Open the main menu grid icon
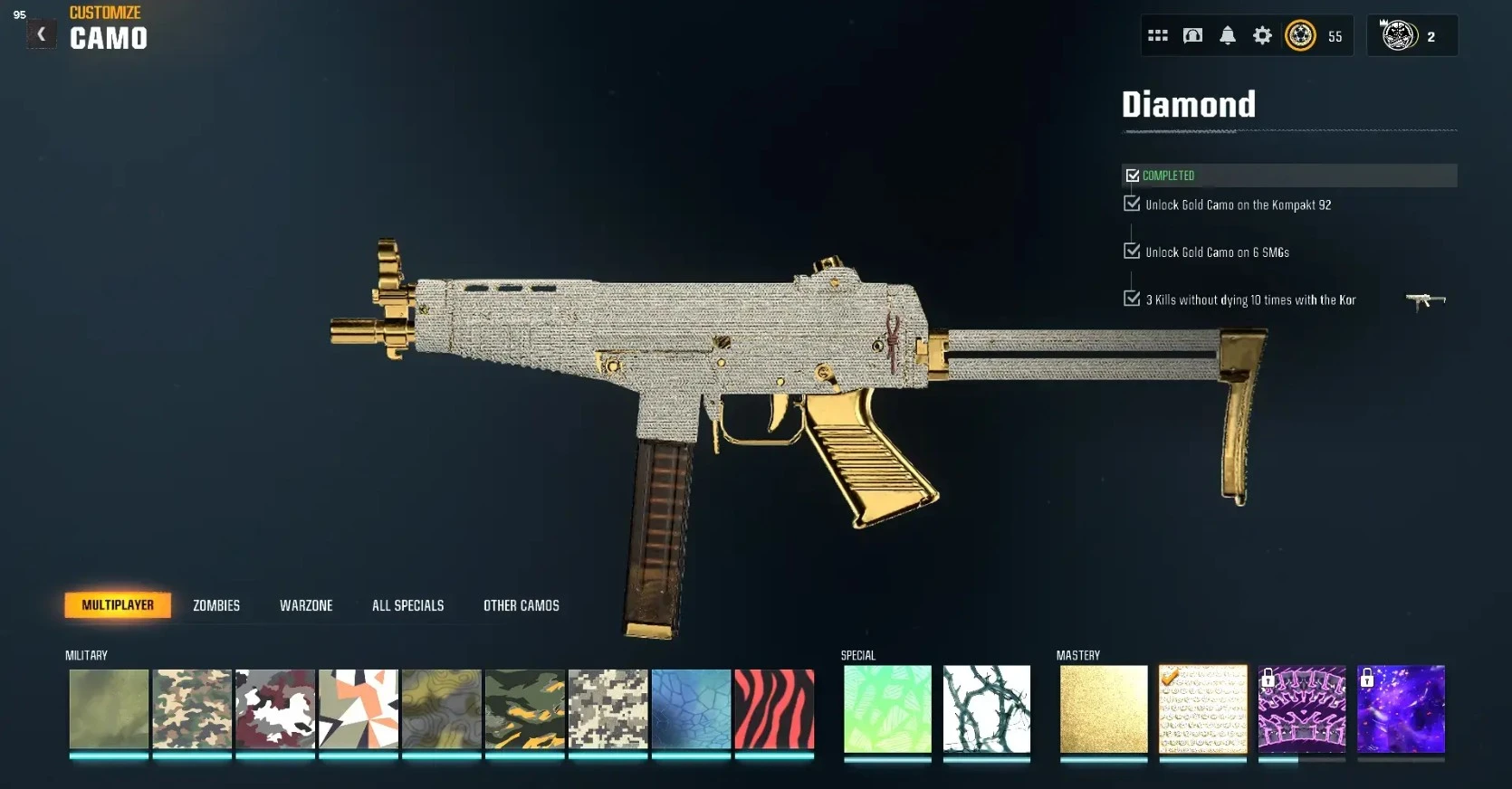The image size is (1512, 789). click(1158, 35)
